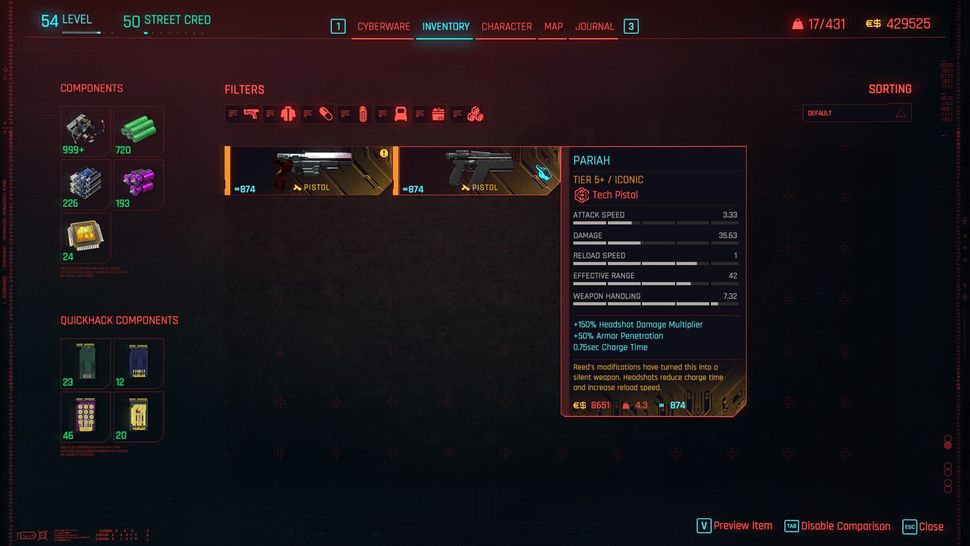The width and height of the screenshot is (970, 546).
Task: Open the Journal tab
Action: click(x=594, y=27)
